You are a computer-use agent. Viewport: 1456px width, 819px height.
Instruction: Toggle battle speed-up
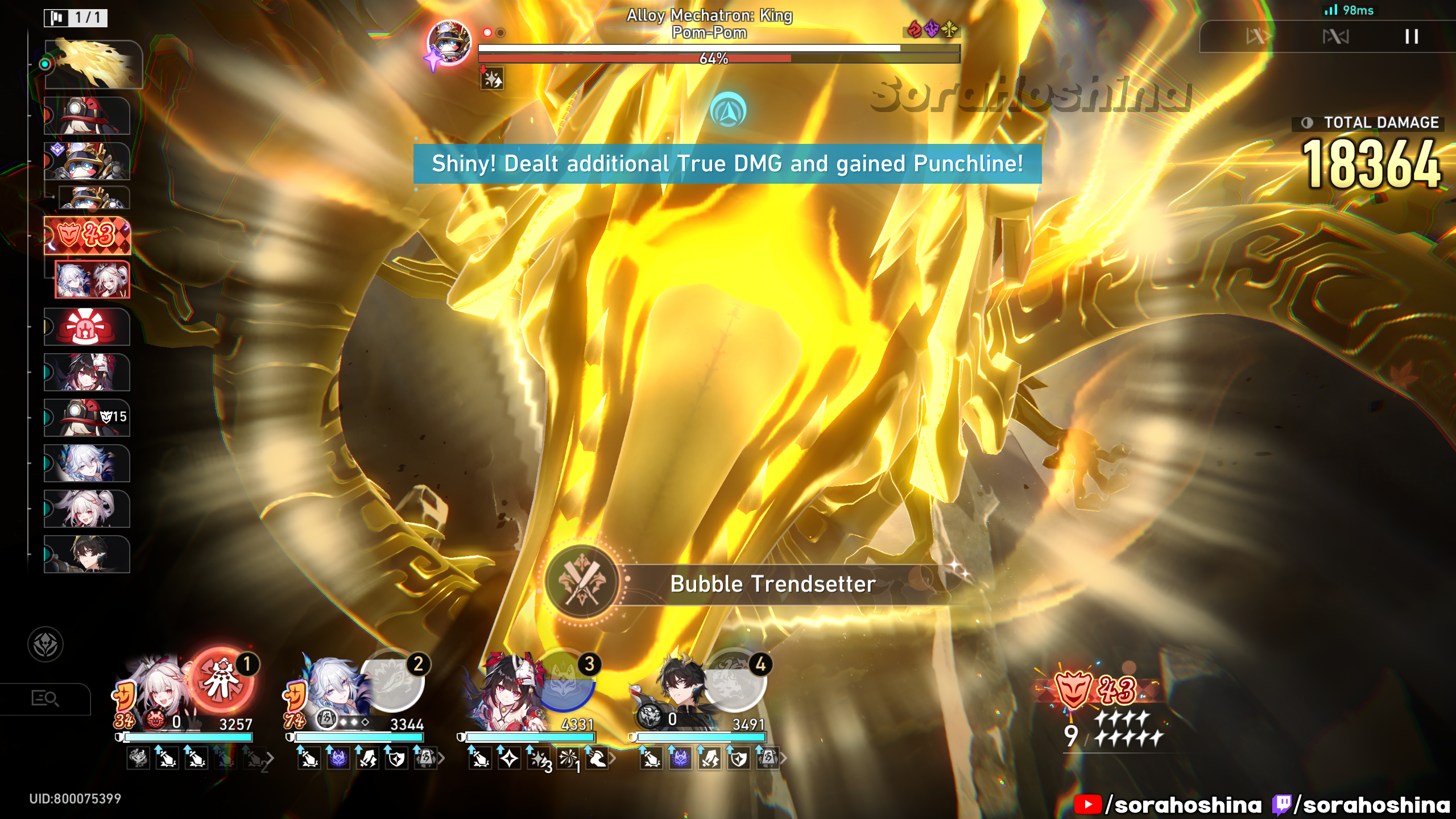point(1258,37)
